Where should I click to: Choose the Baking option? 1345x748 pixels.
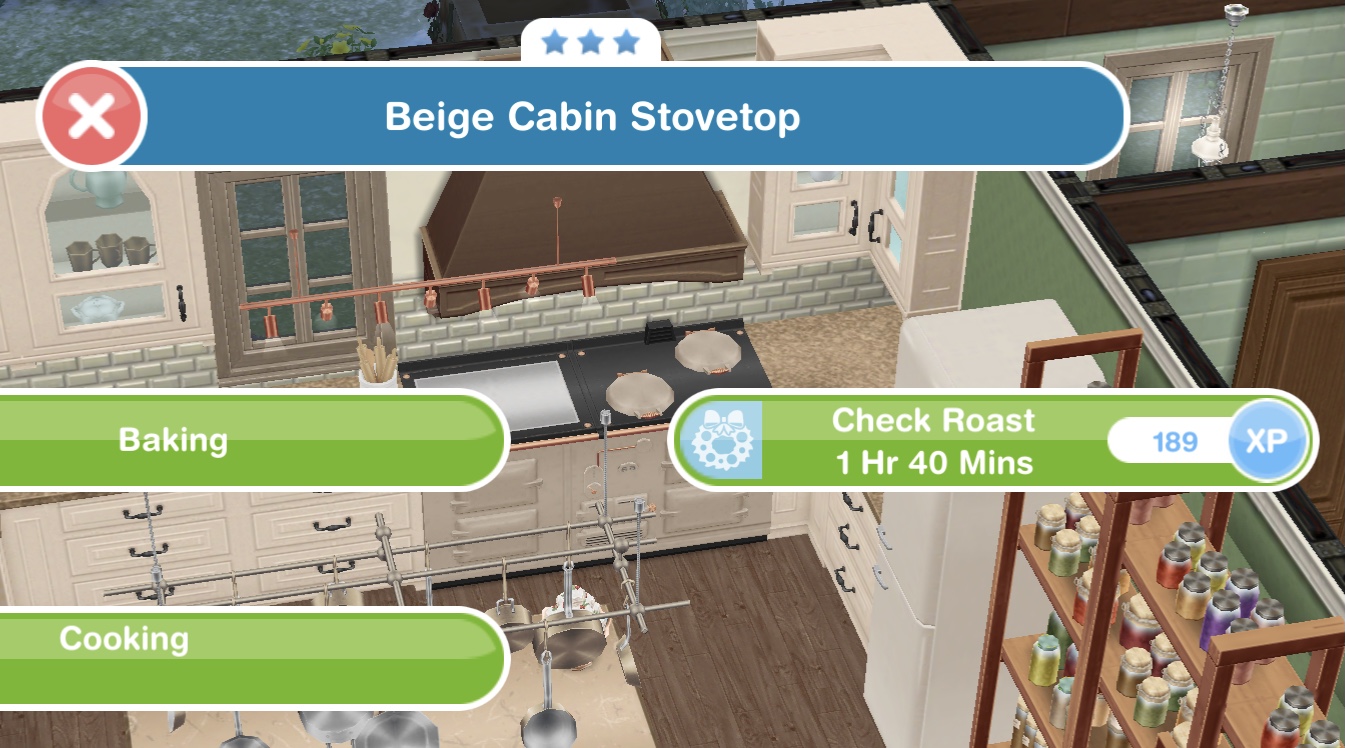tap(200, 440)
